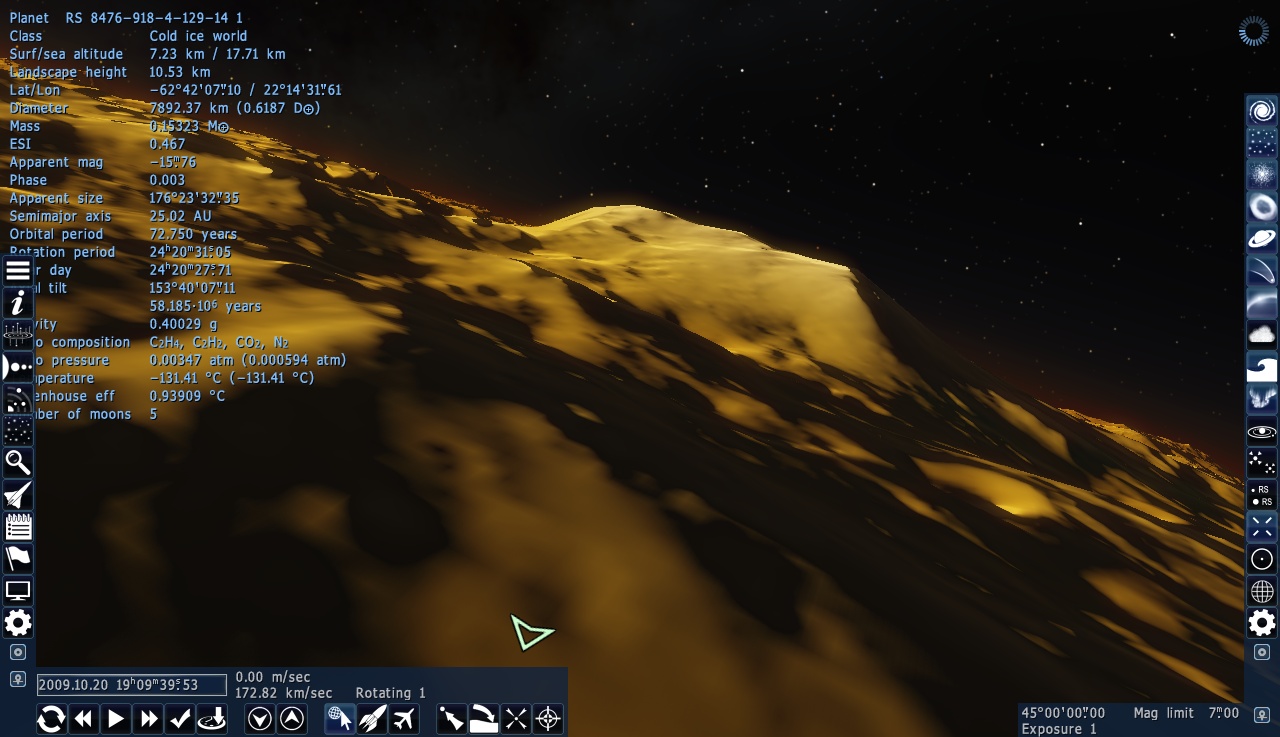
Task: Open the locations flag icon
Action: point(18,558)
